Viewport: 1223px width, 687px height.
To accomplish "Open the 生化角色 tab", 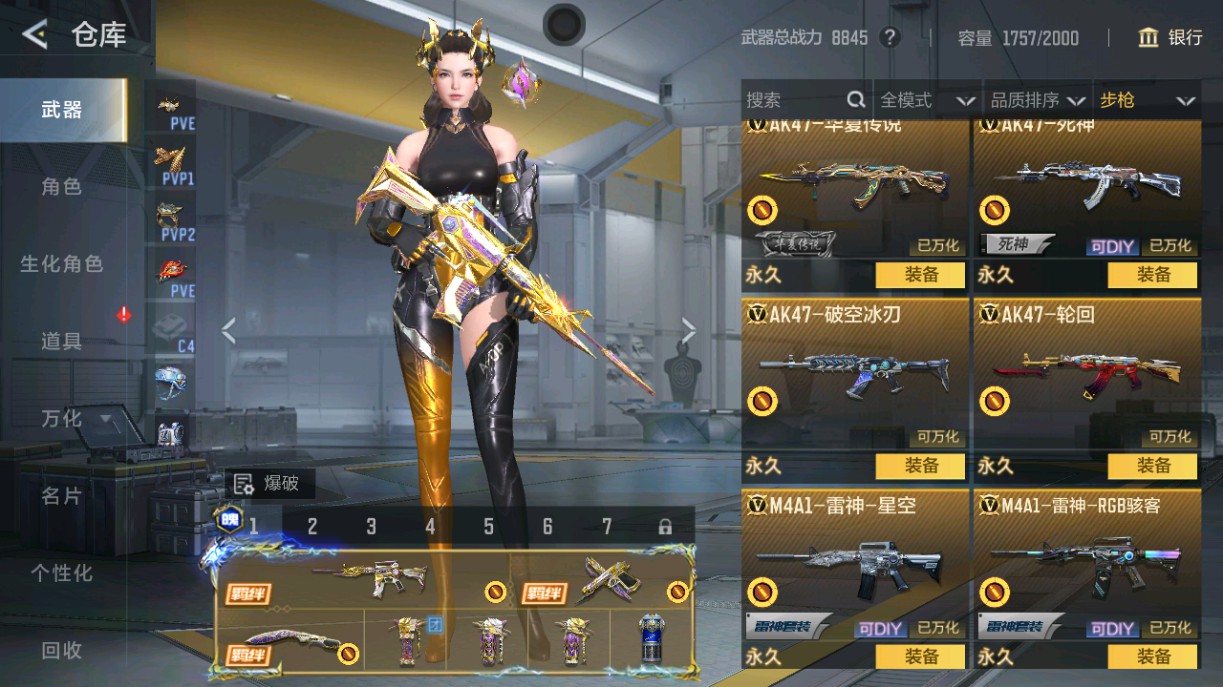I will click(x=62, y=264).
